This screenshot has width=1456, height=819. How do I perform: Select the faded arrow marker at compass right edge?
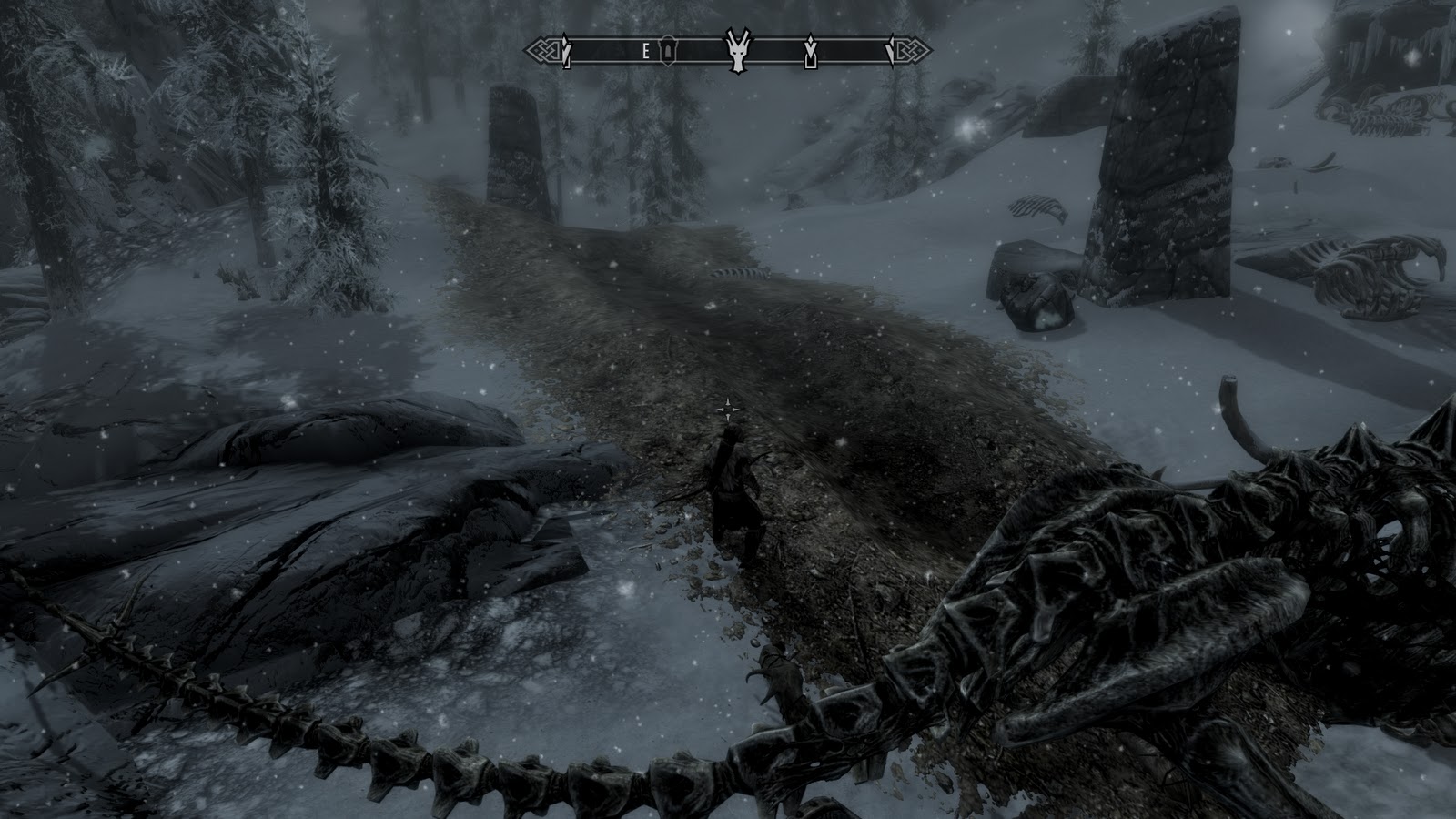pos(892,52)
